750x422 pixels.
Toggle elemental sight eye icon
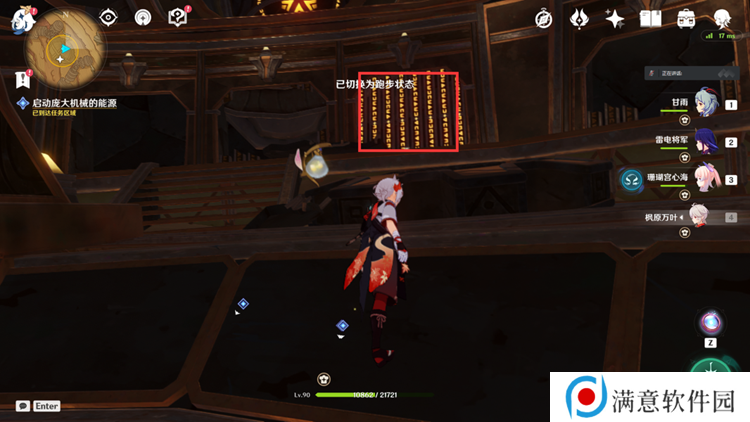click(108, 18)
